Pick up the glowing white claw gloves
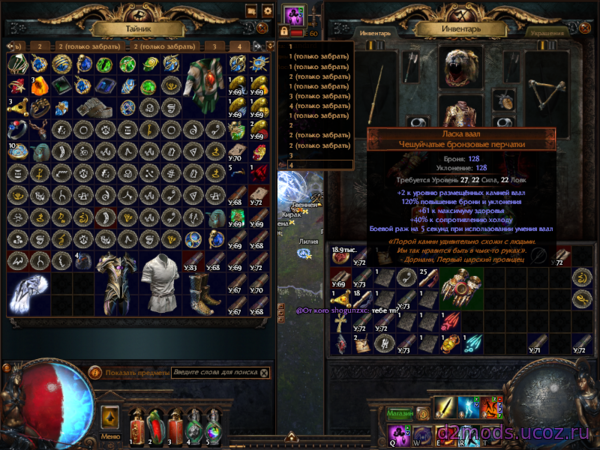 (28, 288)
